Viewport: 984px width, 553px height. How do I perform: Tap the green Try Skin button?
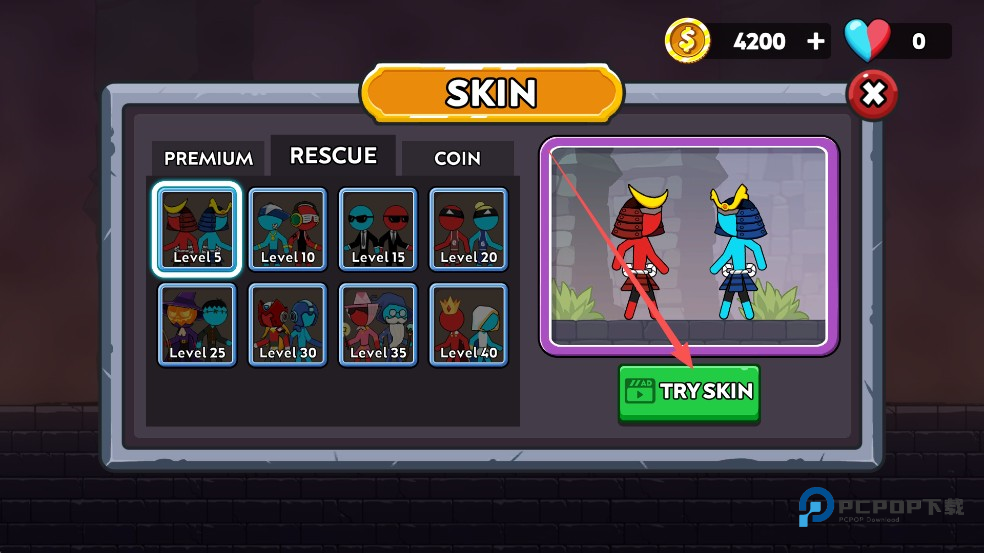pyautogui.click(x=689, y=391)
